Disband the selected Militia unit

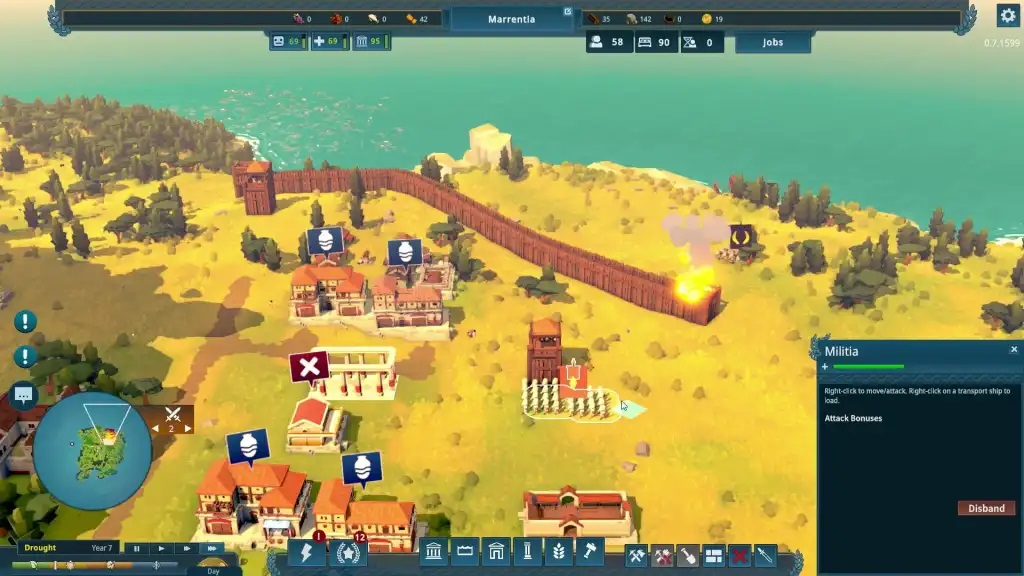[x=985, y=508]
